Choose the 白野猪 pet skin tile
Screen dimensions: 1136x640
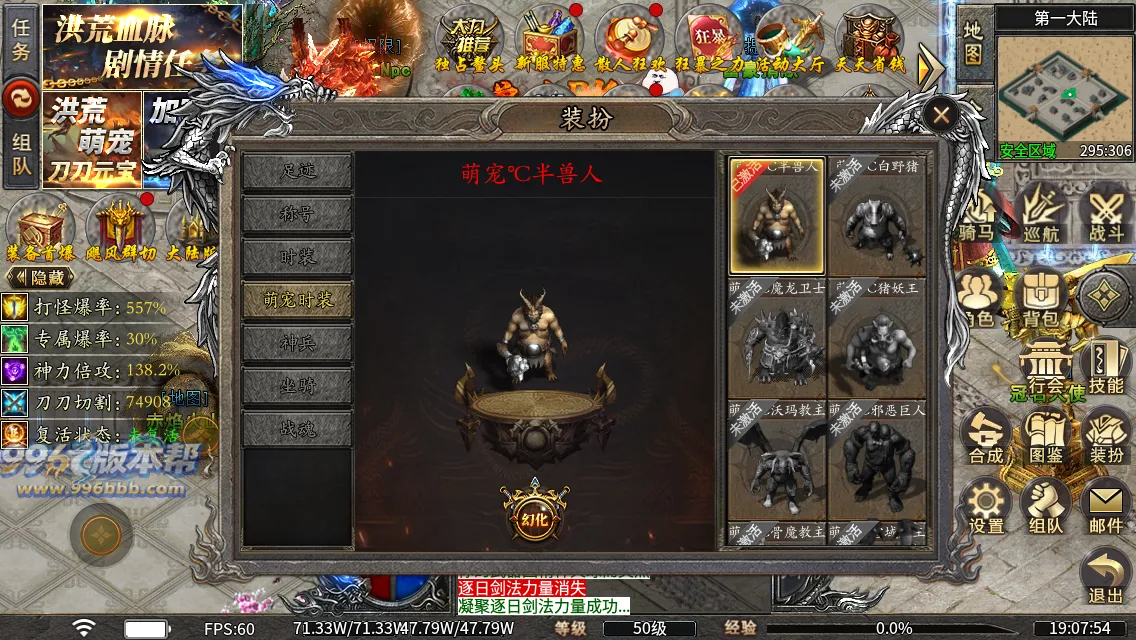tap(876, 216)
